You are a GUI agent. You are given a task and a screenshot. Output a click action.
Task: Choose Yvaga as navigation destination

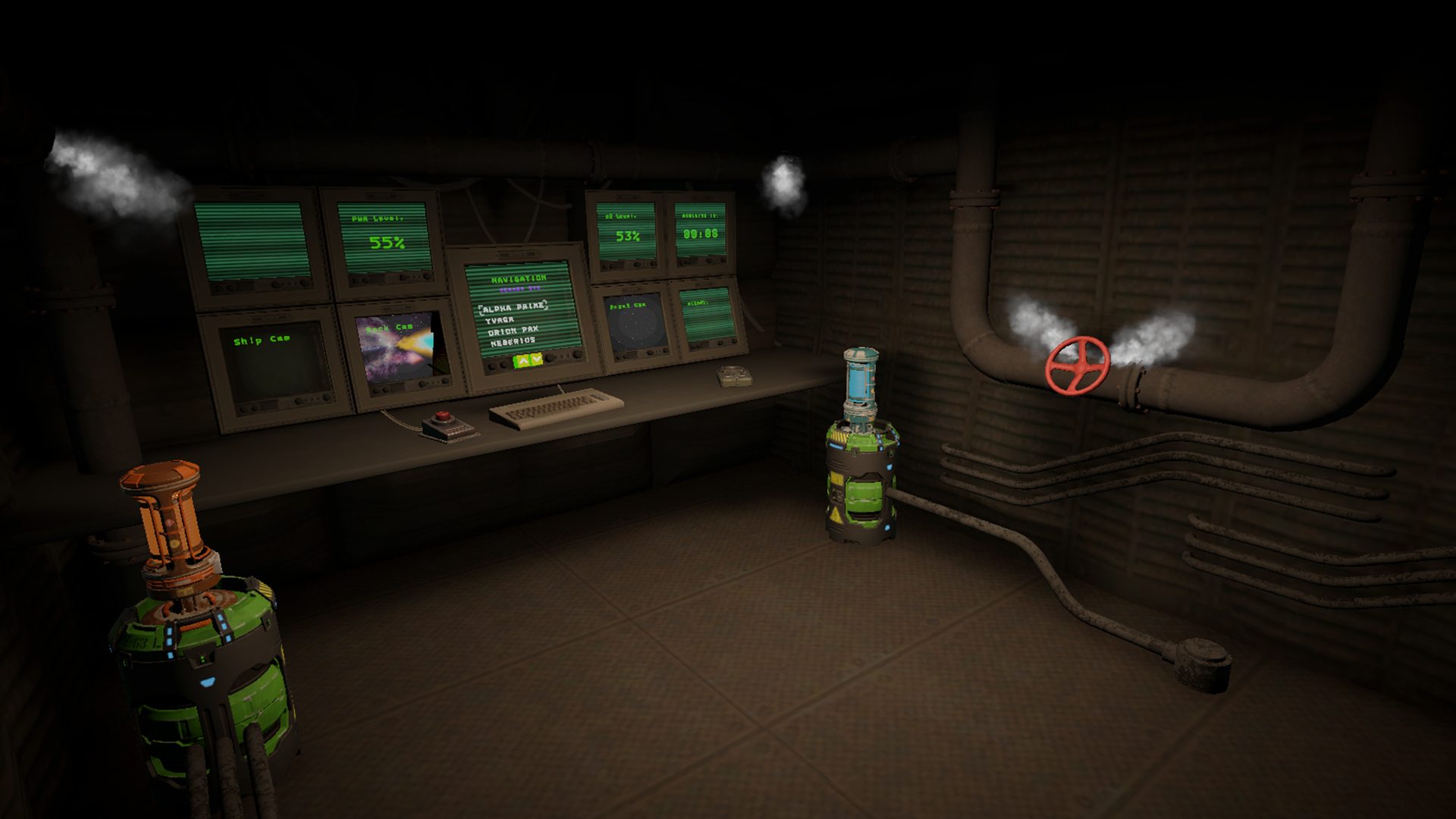pyautogui.click(x=500, y=321)
